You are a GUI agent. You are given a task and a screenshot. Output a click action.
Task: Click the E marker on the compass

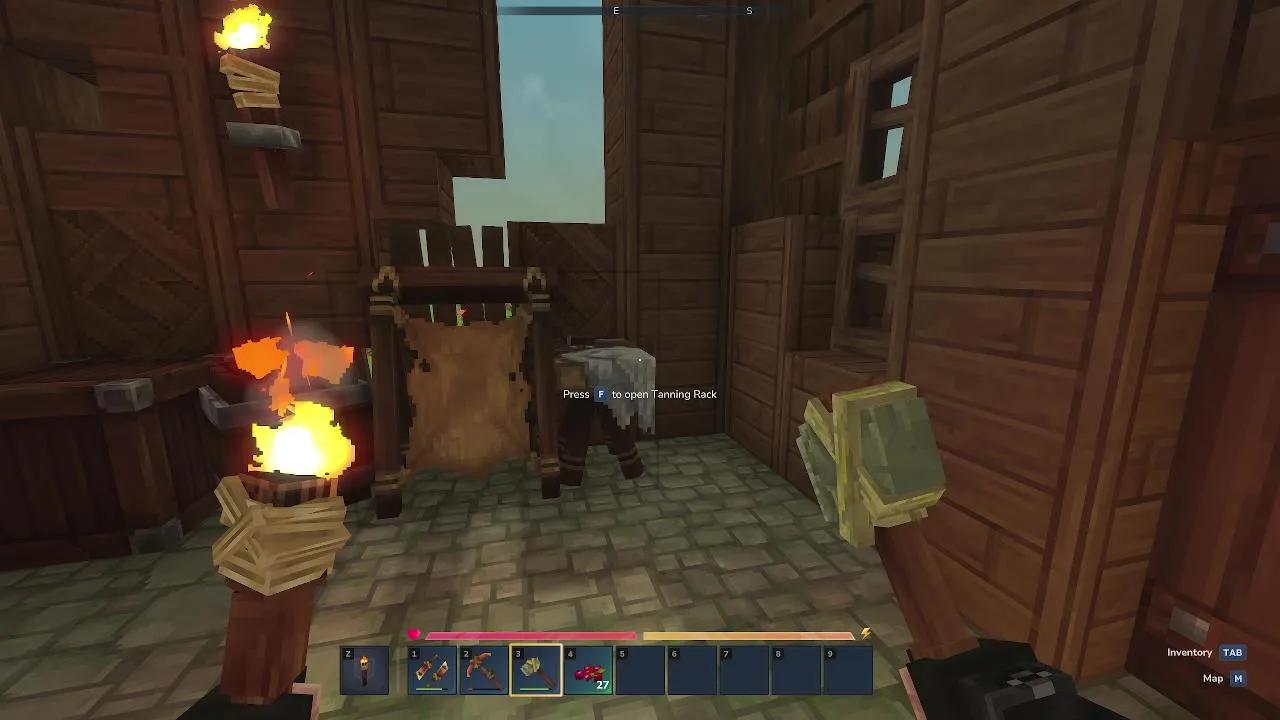[616, 11]
